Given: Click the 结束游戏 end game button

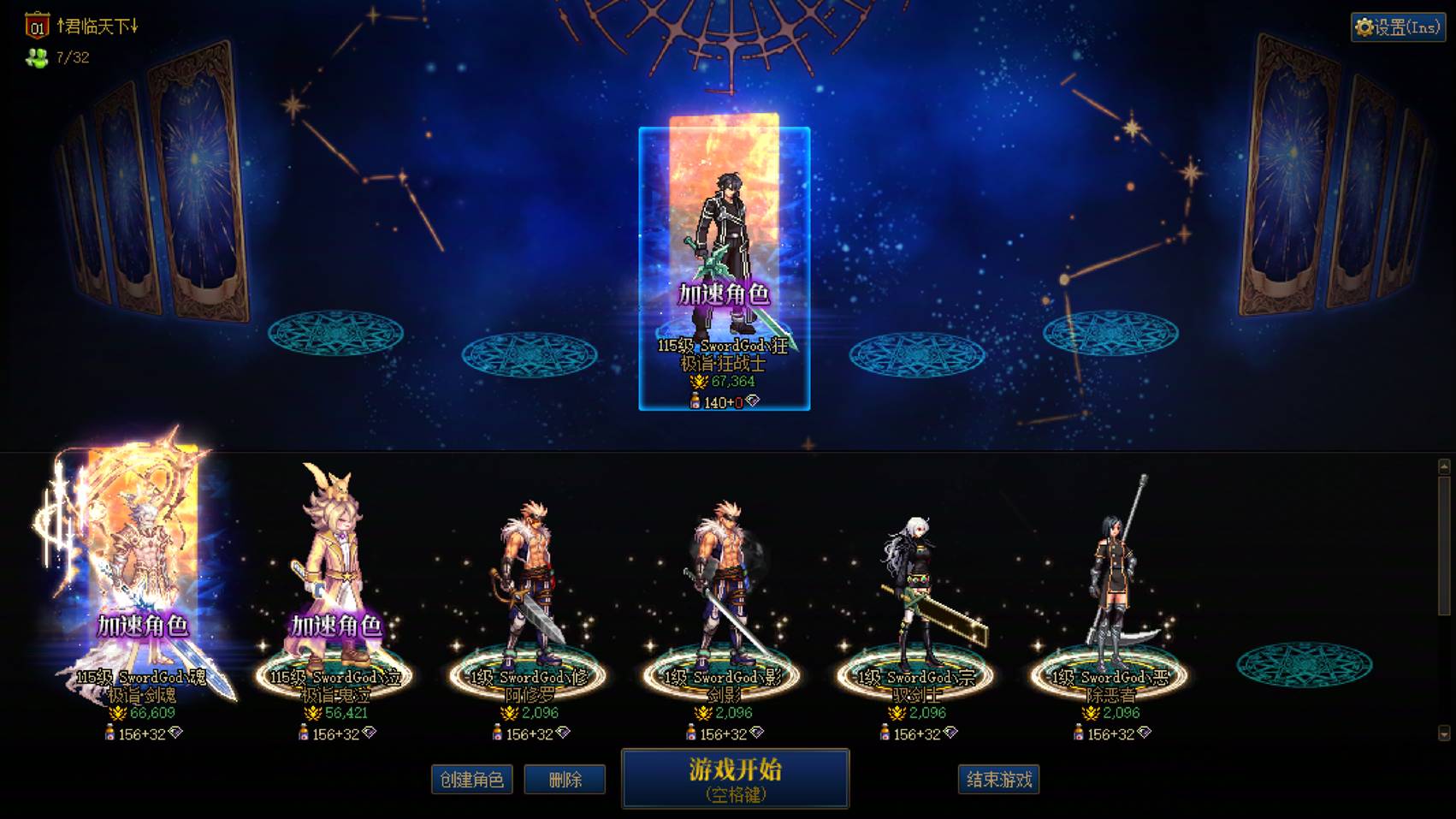Looking at the screenshot, I should (999, 780).
